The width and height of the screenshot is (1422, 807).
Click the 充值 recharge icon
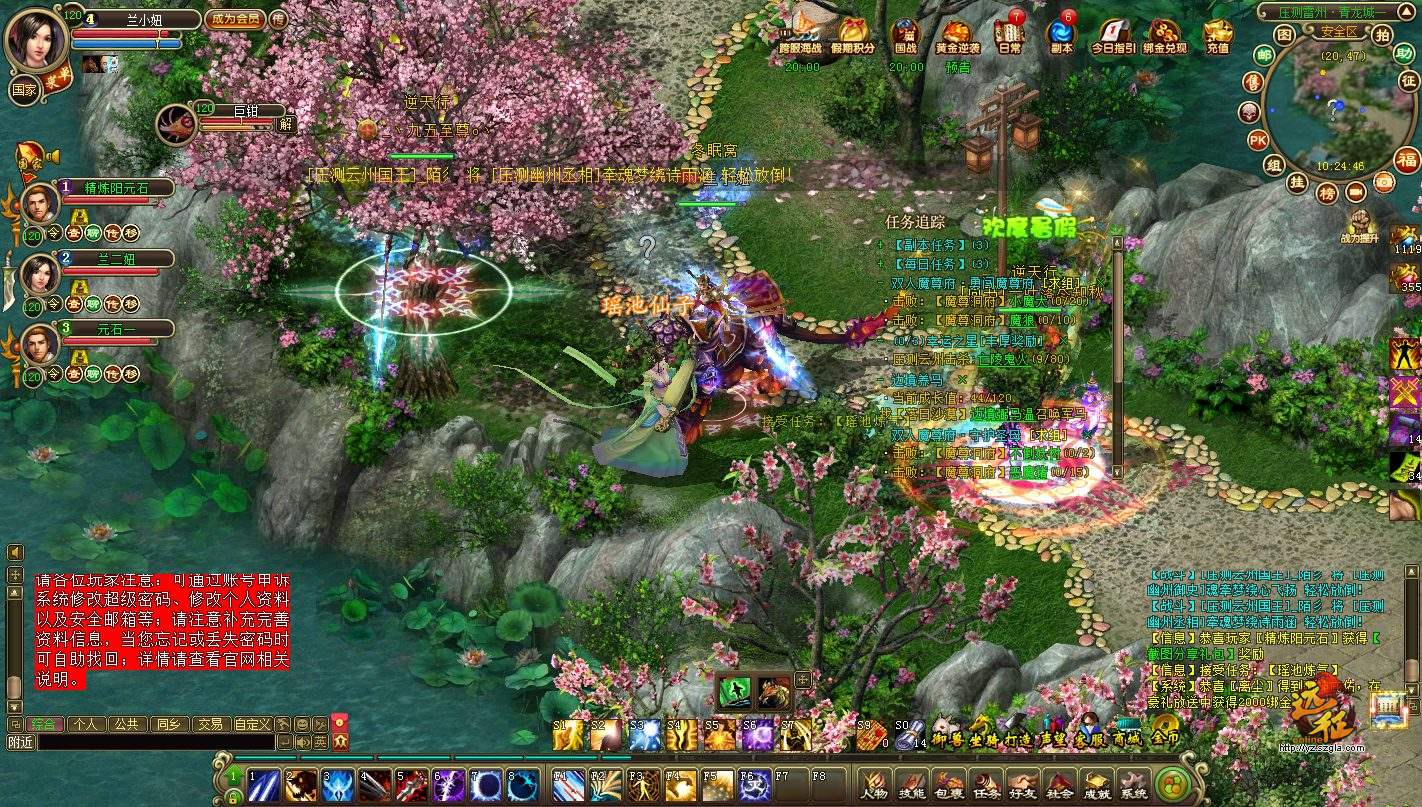1217,37
